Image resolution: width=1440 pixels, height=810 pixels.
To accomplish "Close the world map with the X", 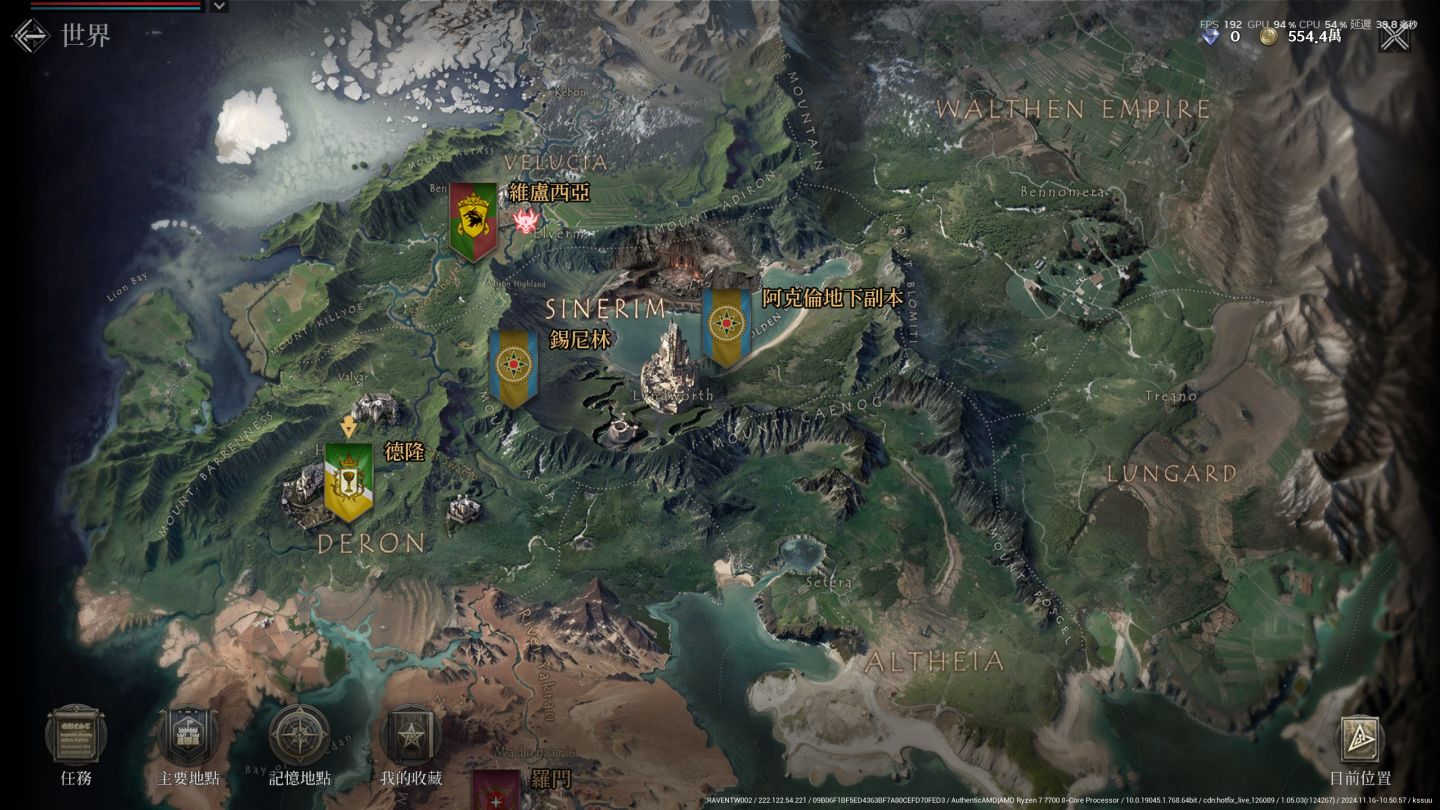I will 1394,37.
